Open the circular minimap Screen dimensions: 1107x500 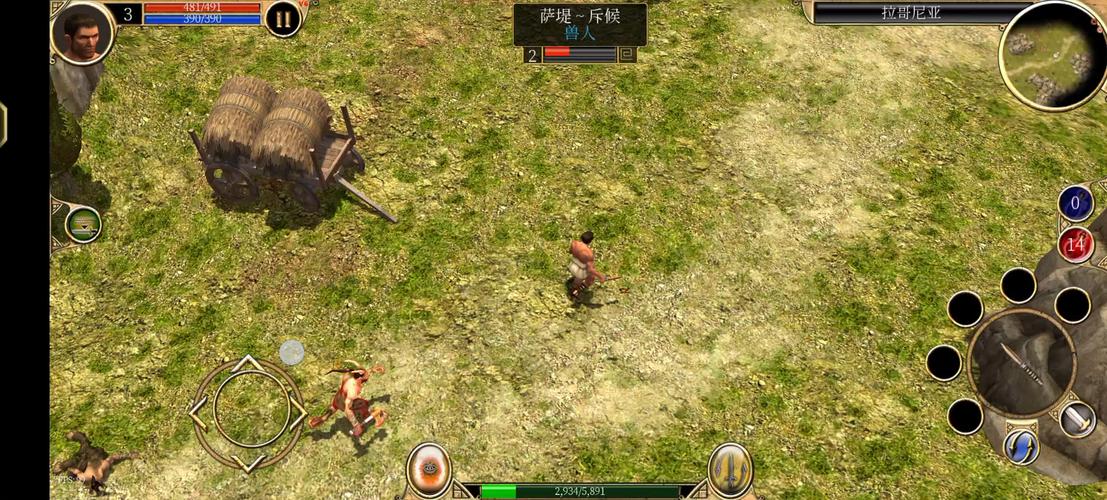pyautogui.click(x=1052, y=55)
